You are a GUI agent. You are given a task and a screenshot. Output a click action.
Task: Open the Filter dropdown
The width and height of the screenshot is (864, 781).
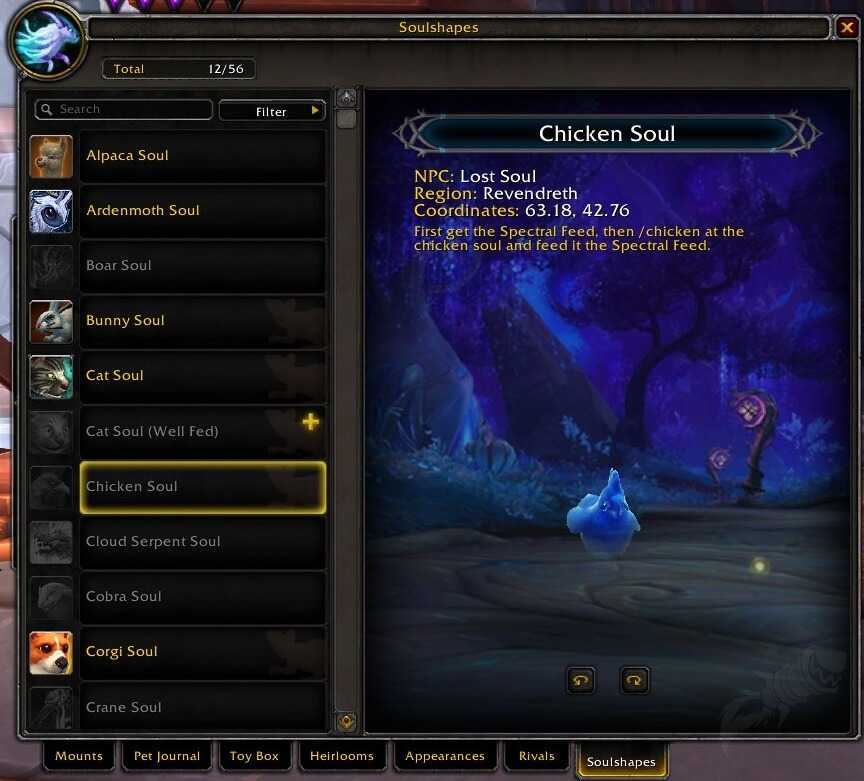tap(272, 111)
